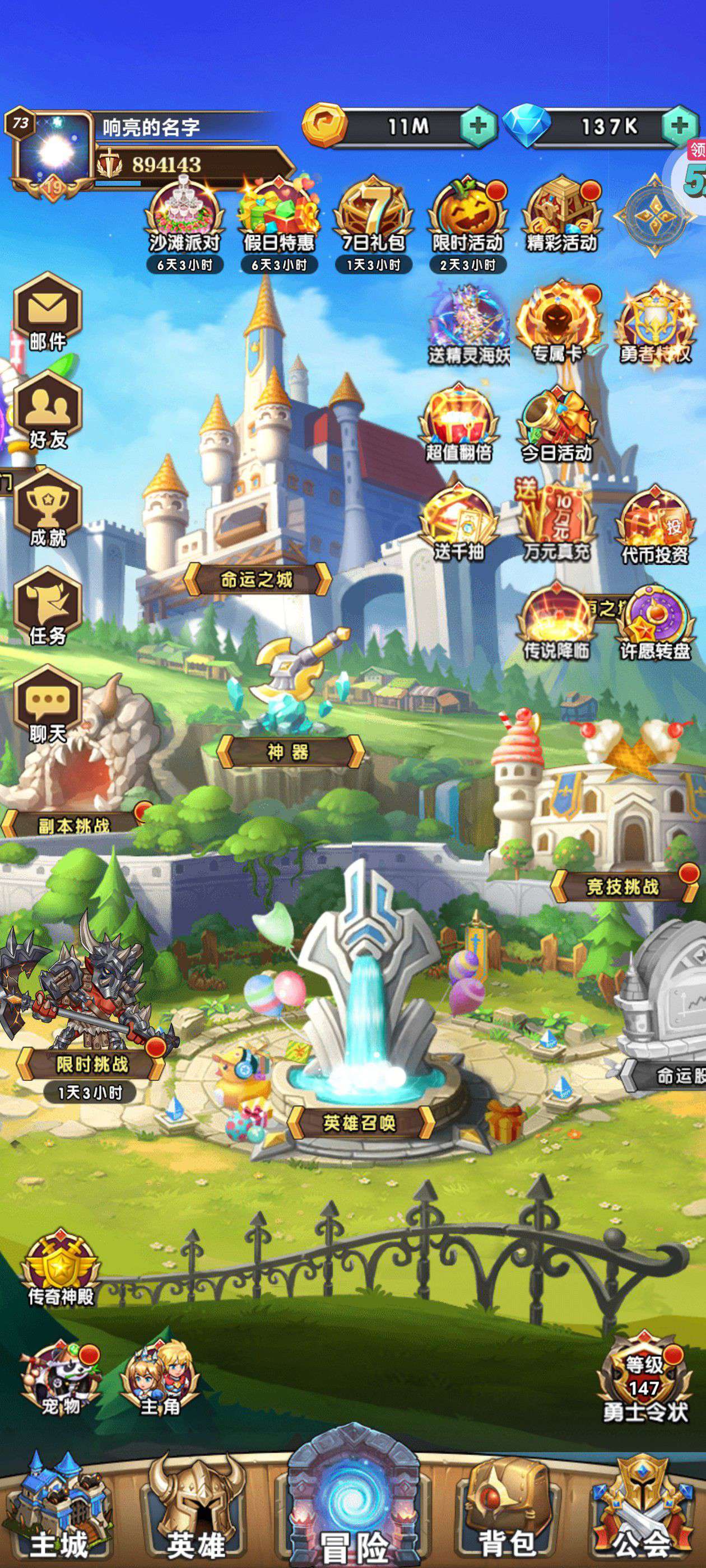This screenshot has width=706, height=1568.
Task: Add diamonds with the gem plus button
Action: click(x=679, y=127)
